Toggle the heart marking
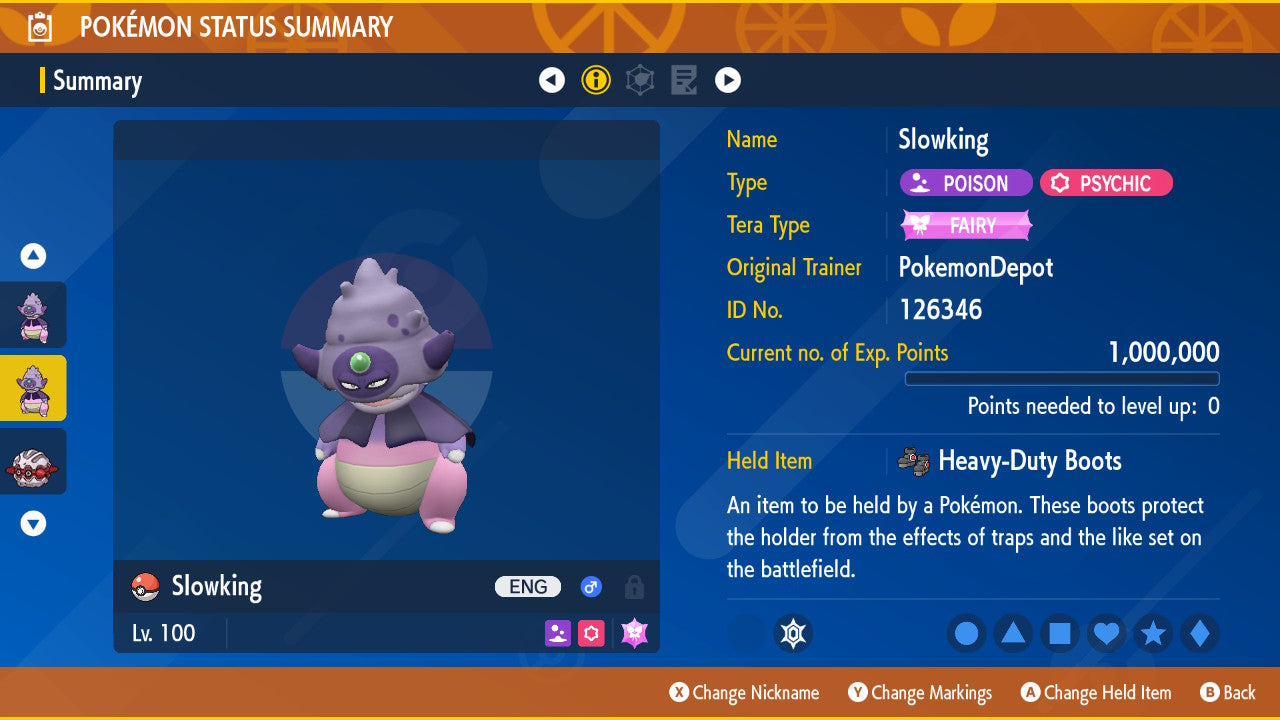The width and height of the screenshot is (1280, 720). [x=1106, y=633]
